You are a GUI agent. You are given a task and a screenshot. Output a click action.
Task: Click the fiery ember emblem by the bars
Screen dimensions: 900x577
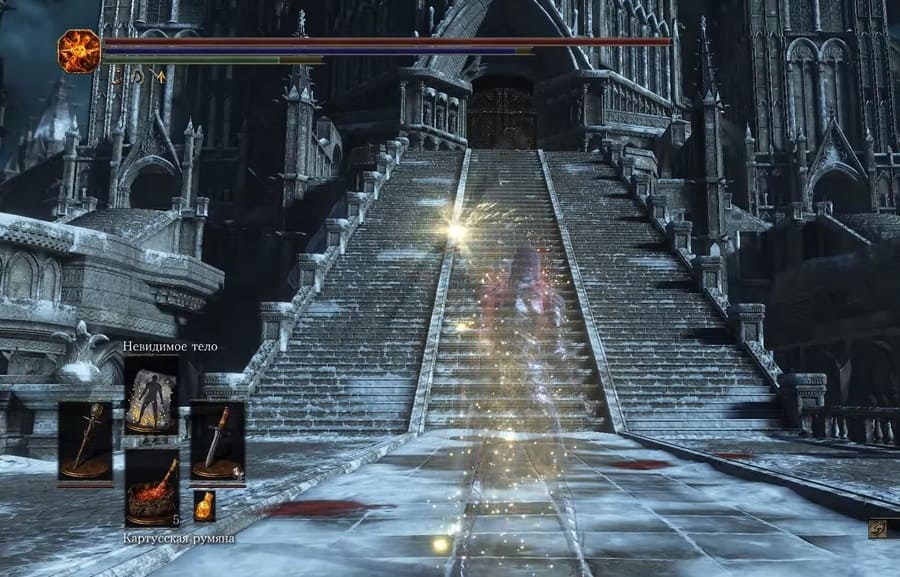click(x=78, y=50)
